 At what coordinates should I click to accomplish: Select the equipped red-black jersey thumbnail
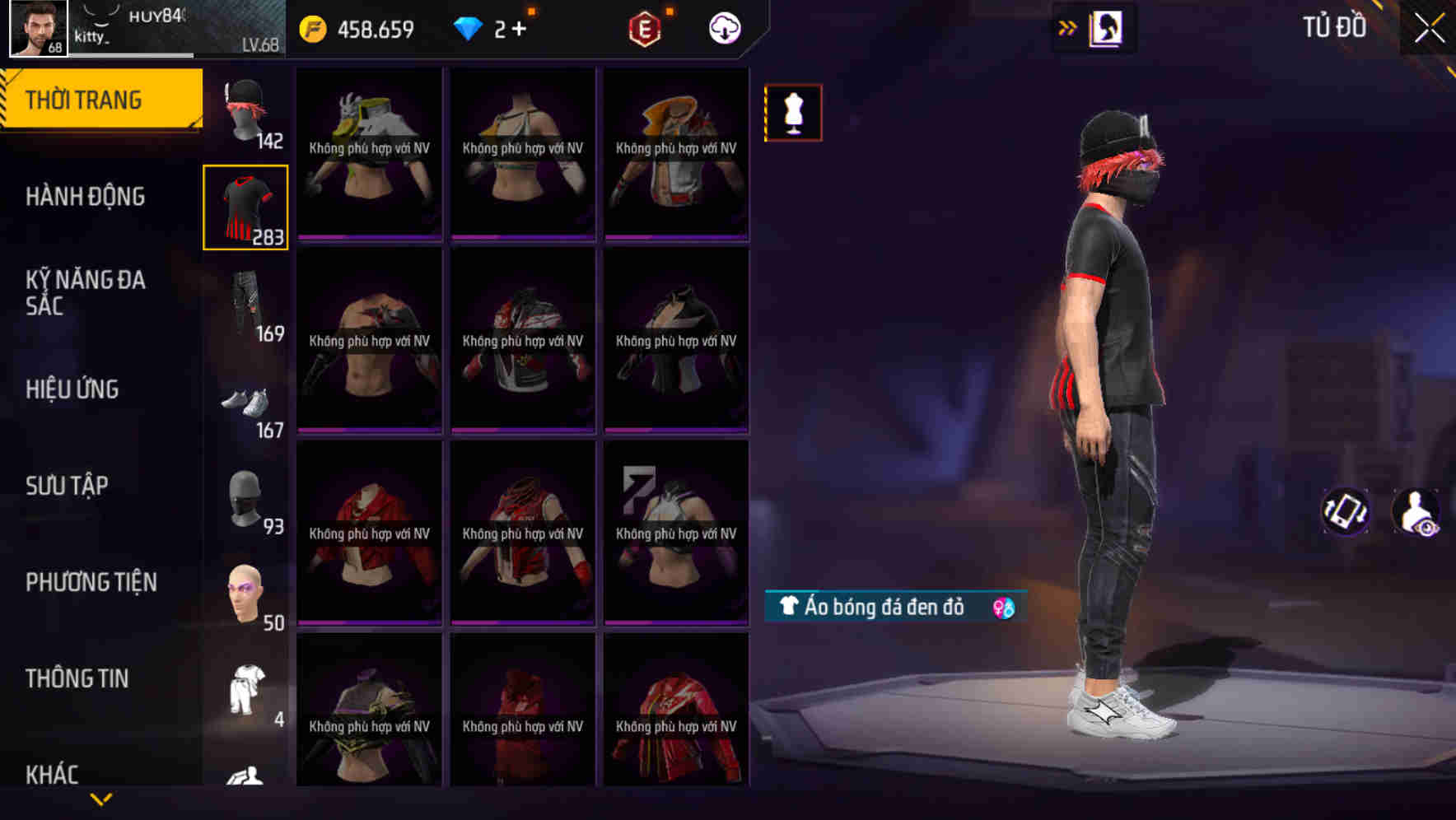[245, 206]
